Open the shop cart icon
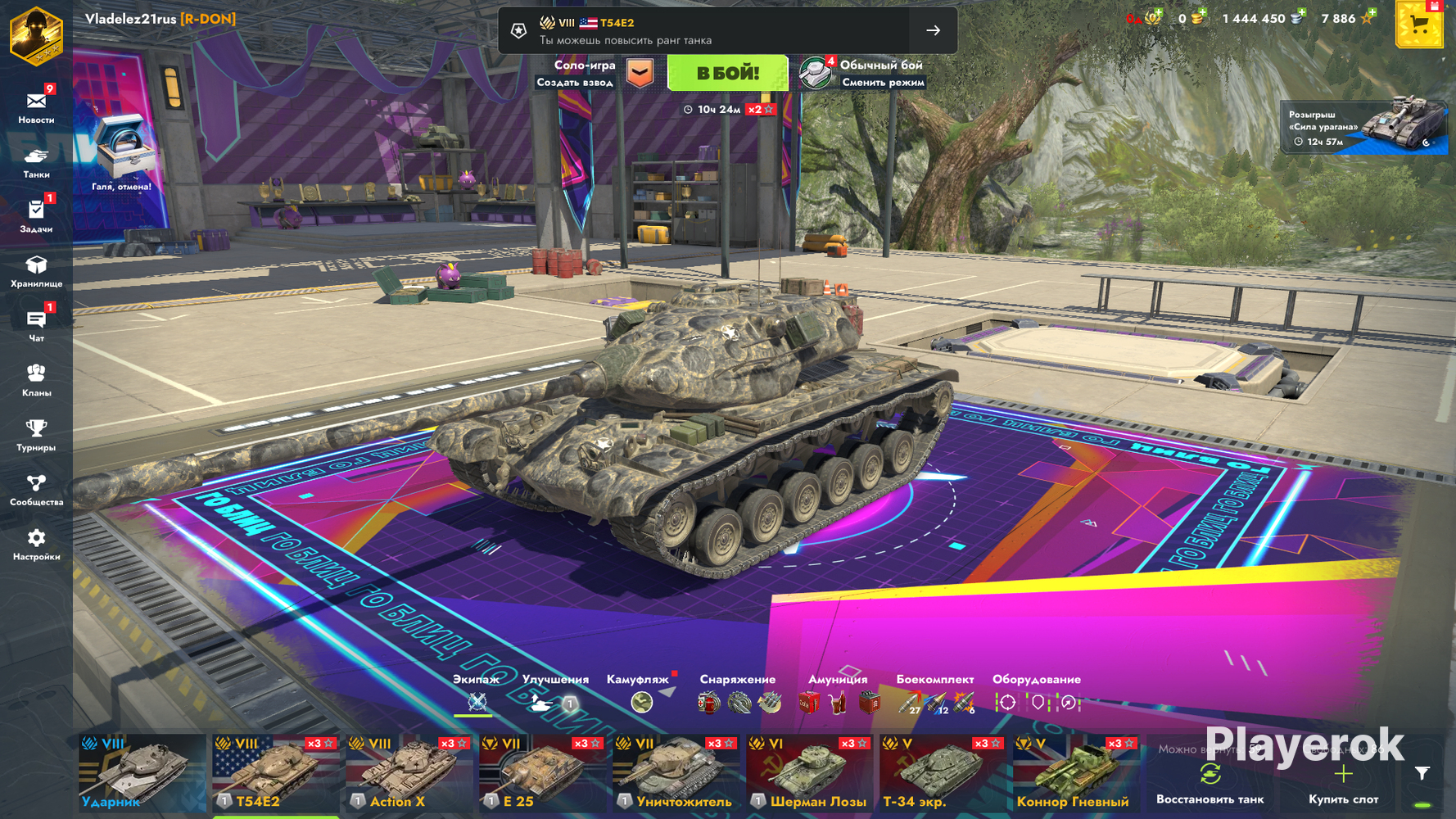The height and width of the screenshot is (819, 1456). [1418, 25]
